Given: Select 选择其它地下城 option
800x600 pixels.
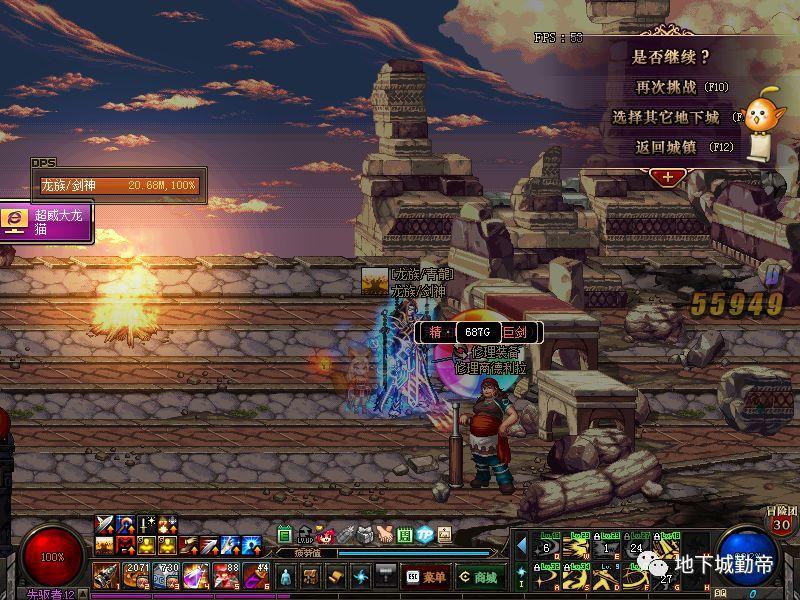Looking at the screenshot, I should pyautogui.click(x=666, y=117).
